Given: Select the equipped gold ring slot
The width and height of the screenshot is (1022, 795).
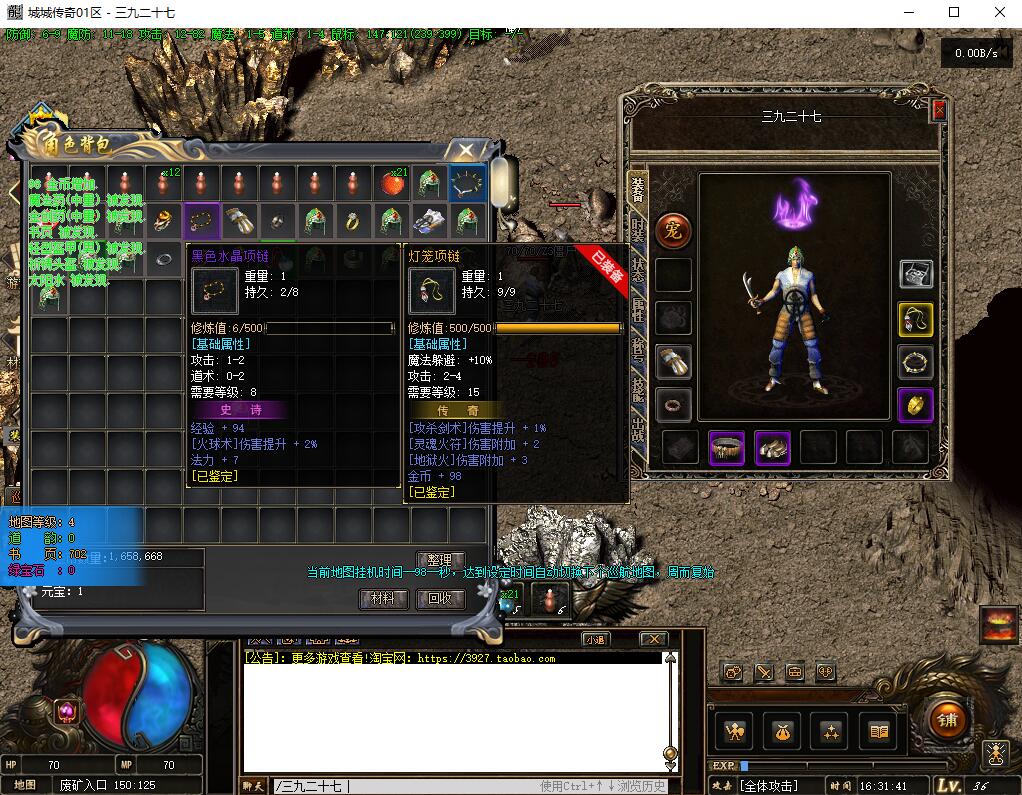Looking at the screenshot, I should 915,404.
